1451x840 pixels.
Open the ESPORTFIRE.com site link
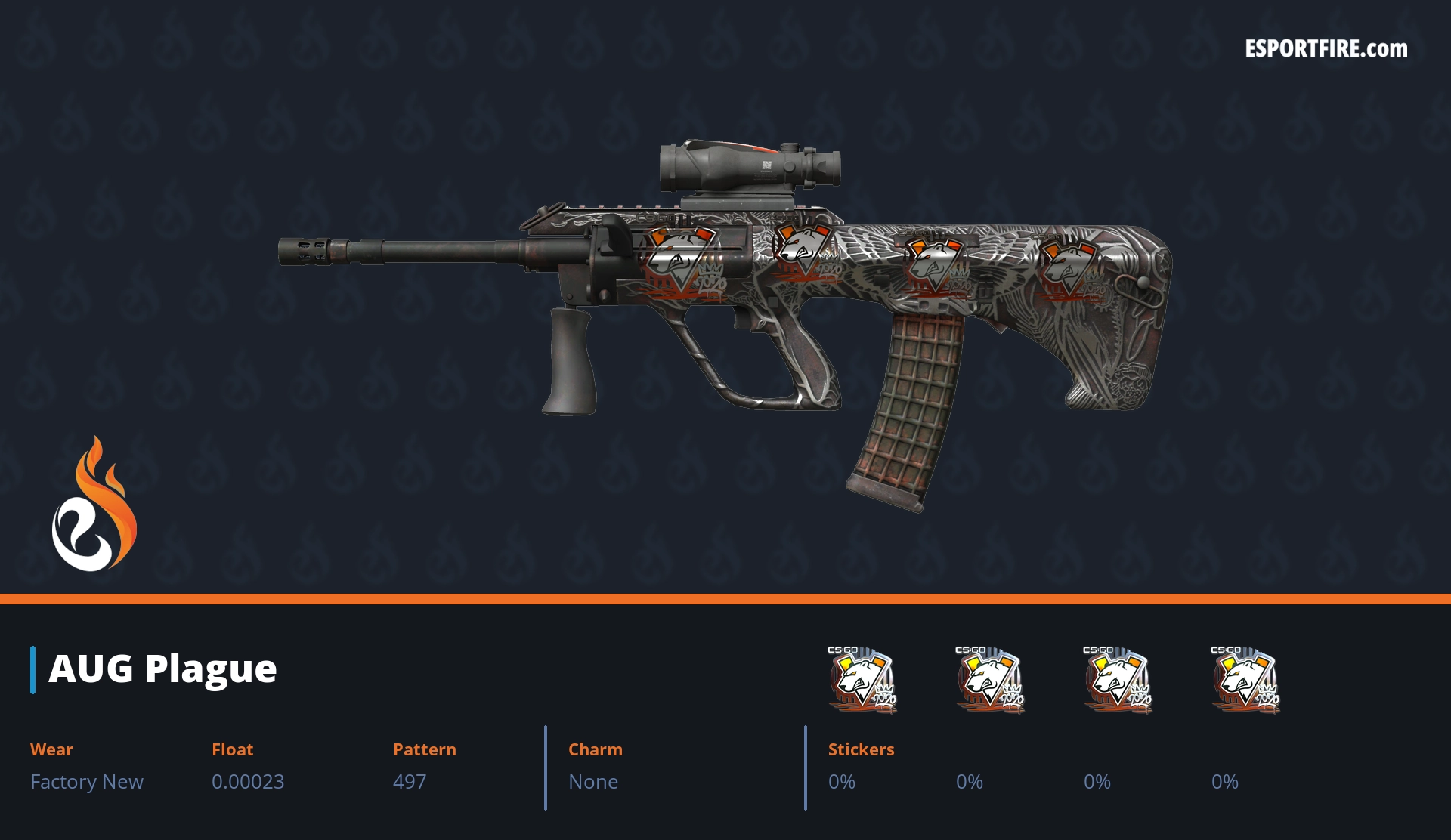pos(1326,49)
